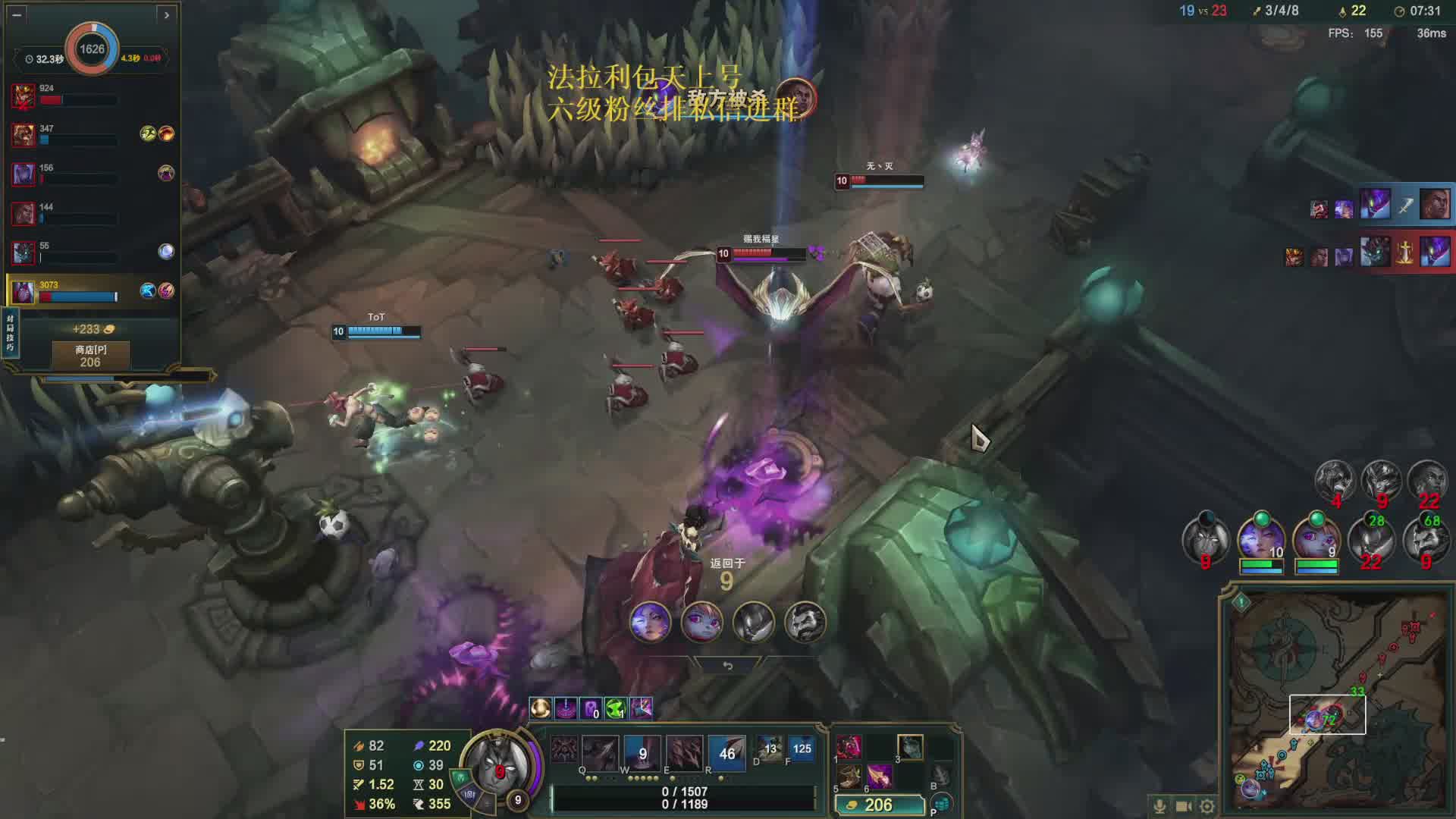This screenshot has height=819, width=1456.
Task: Click the Q ability icon
Action: click(600, 752)
